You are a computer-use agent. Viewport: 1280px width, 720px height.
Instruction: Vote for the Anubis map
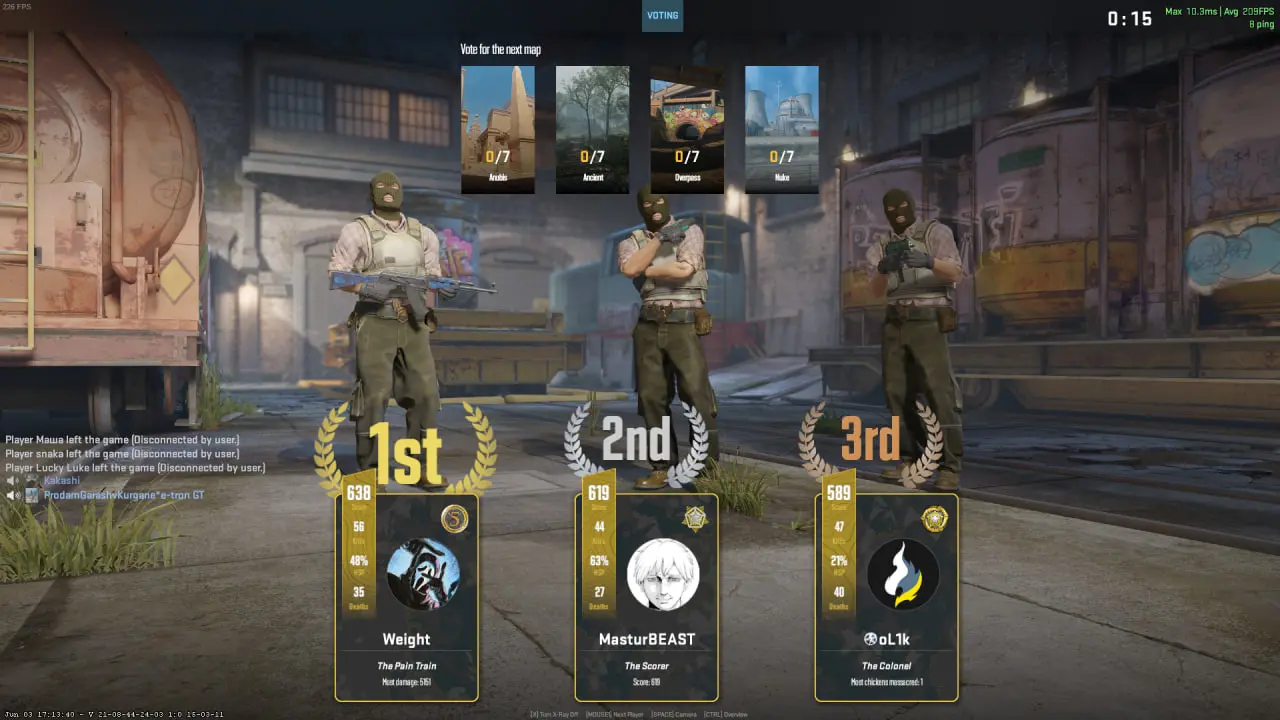(498, 129)
